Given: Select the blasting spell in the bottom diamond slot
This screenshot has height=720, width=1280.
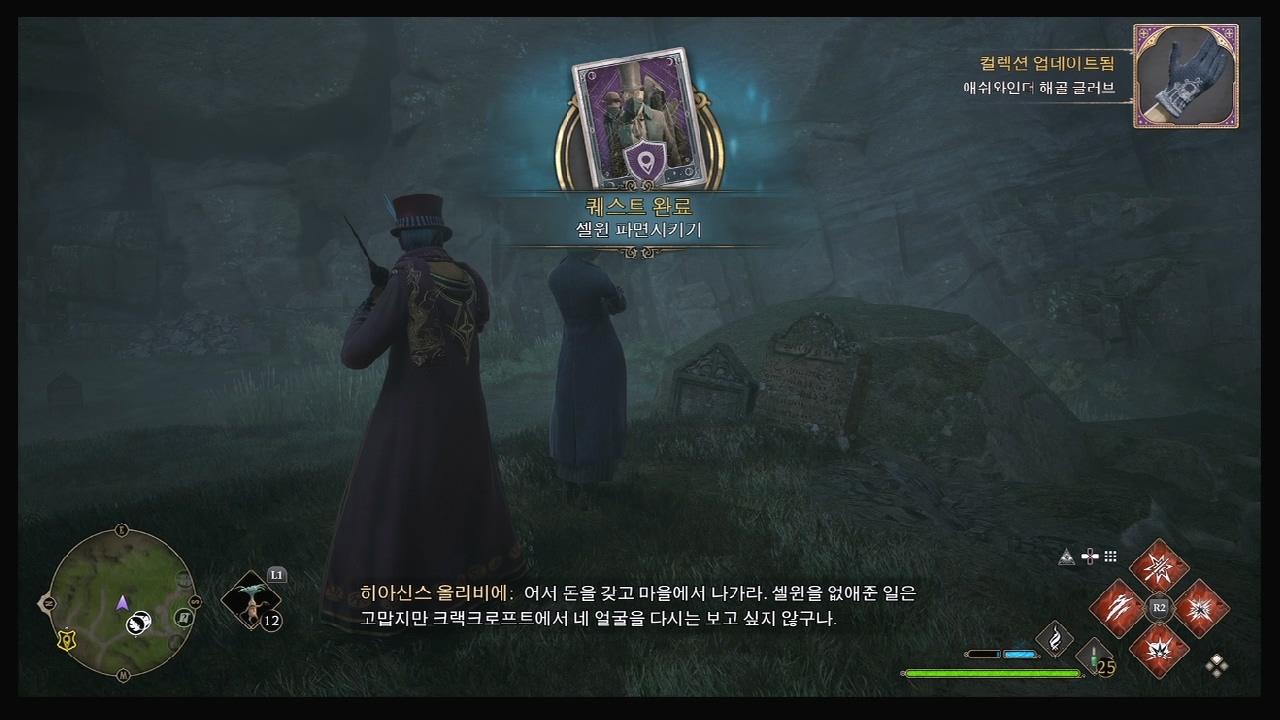Looking at the screenshot, I should 1160,650.
